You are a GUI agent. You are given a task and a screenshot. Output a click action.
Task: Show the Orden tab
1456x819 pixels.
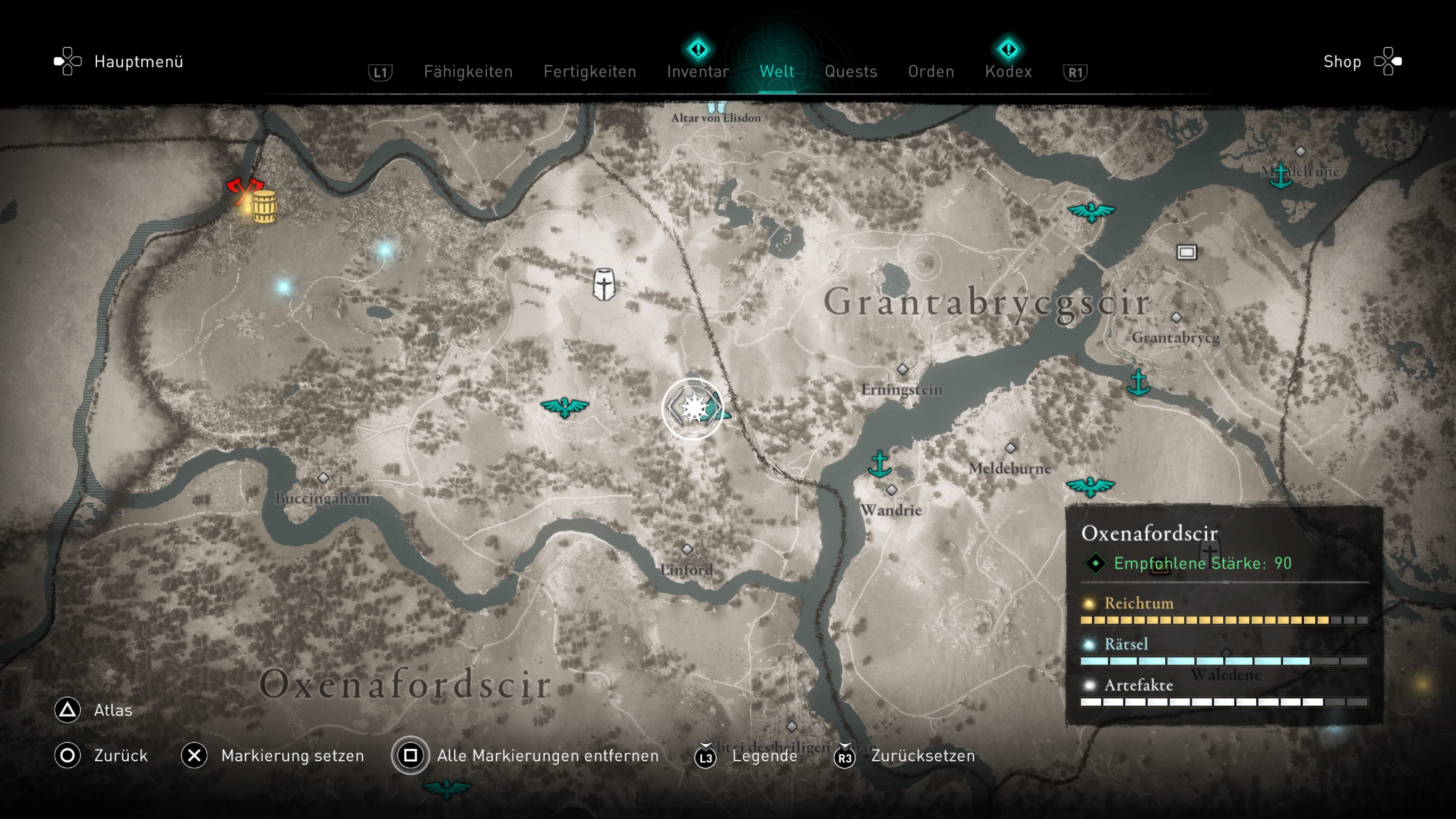tap(931, 72)
